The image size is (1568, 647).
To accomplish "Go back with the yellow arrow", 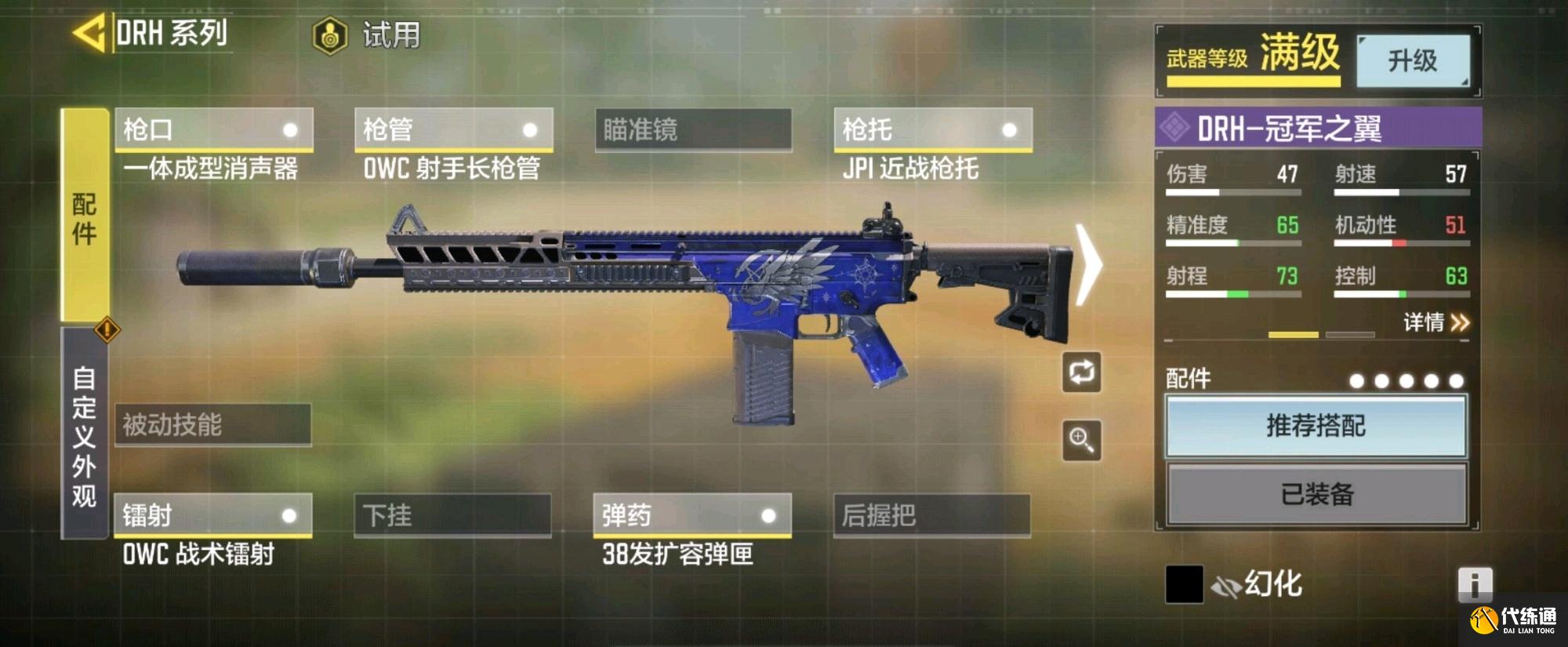I will point(89,34).
